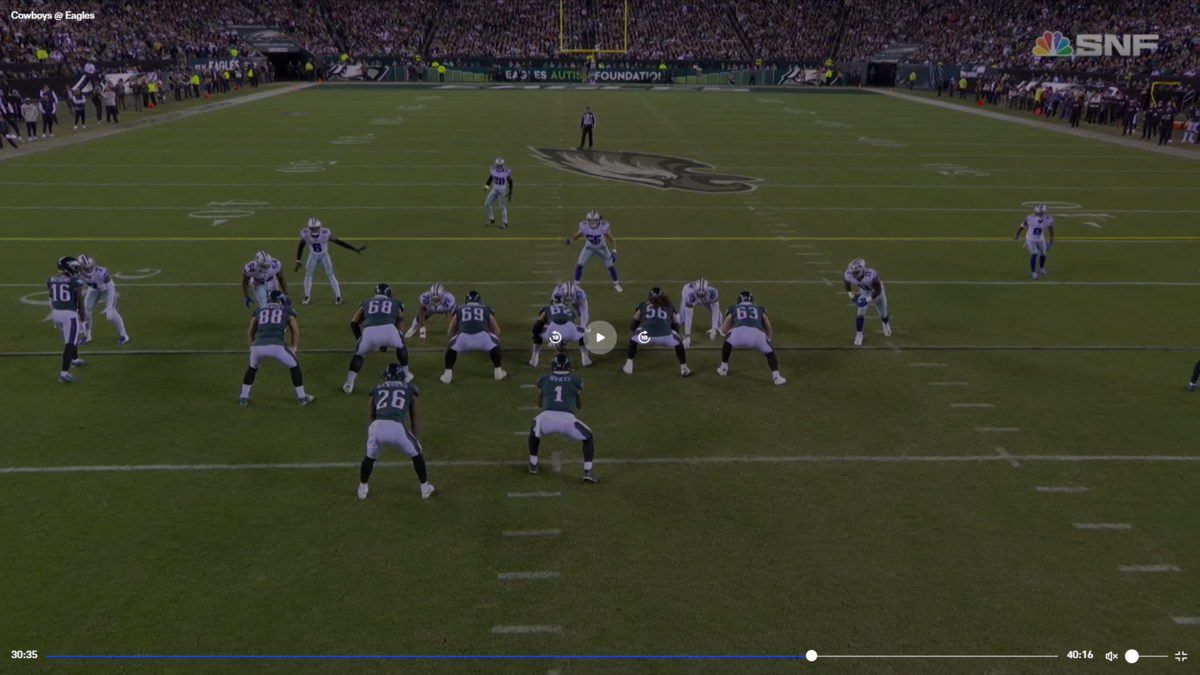1200x675 pixels.
Task: Unmute using the muted speaker icon
Action: (1111, 656)
